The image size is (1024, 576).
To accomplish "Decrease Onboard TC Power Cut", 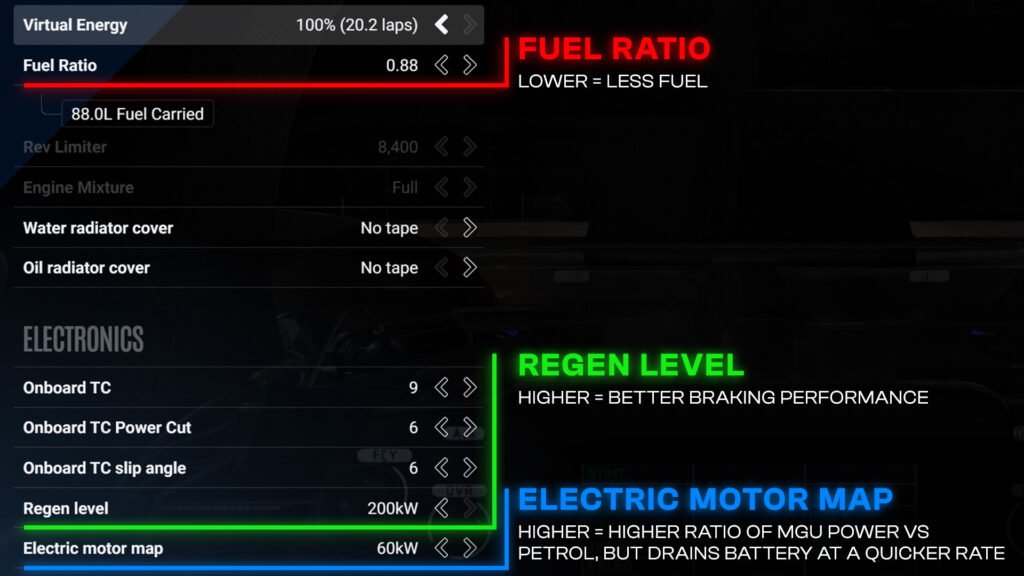I will click(441, 427).
